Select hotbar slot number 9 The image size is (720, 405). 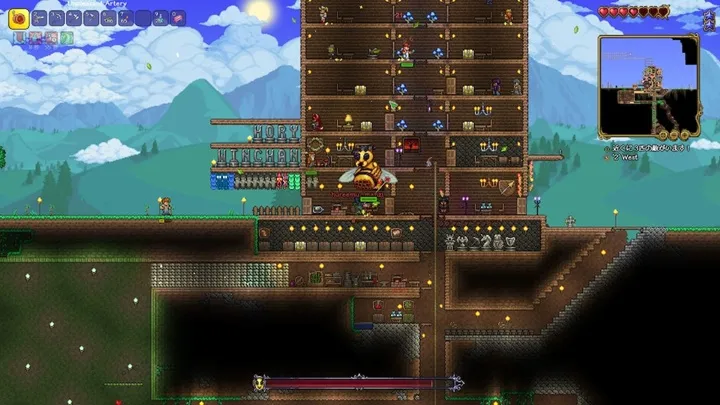(x=160, y=17)
